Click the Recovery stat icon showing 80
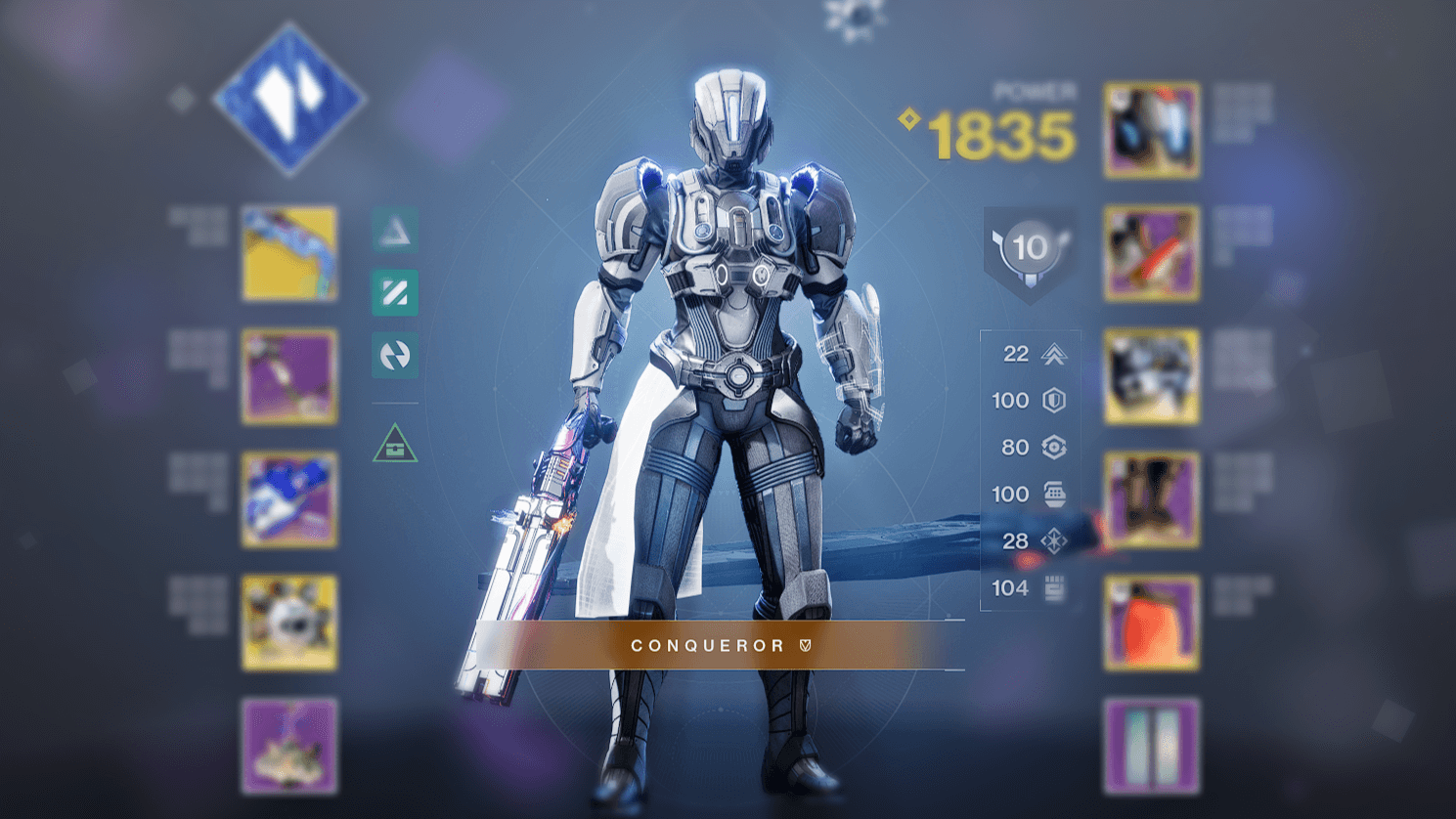The width and height of the screenshot is (1456, 819). point(1054,448)
